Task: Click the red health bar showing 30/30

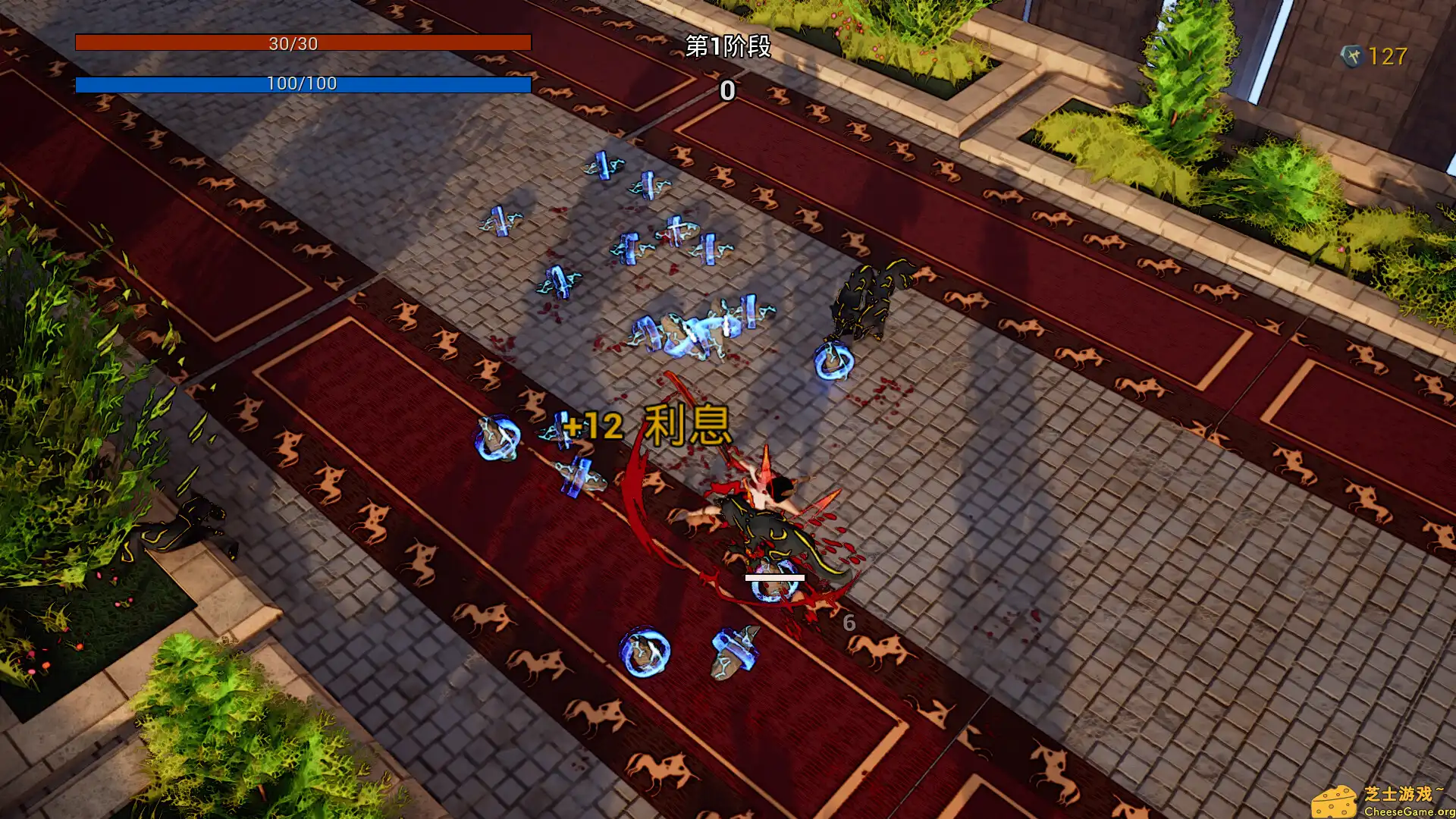Action: (303, 43)
